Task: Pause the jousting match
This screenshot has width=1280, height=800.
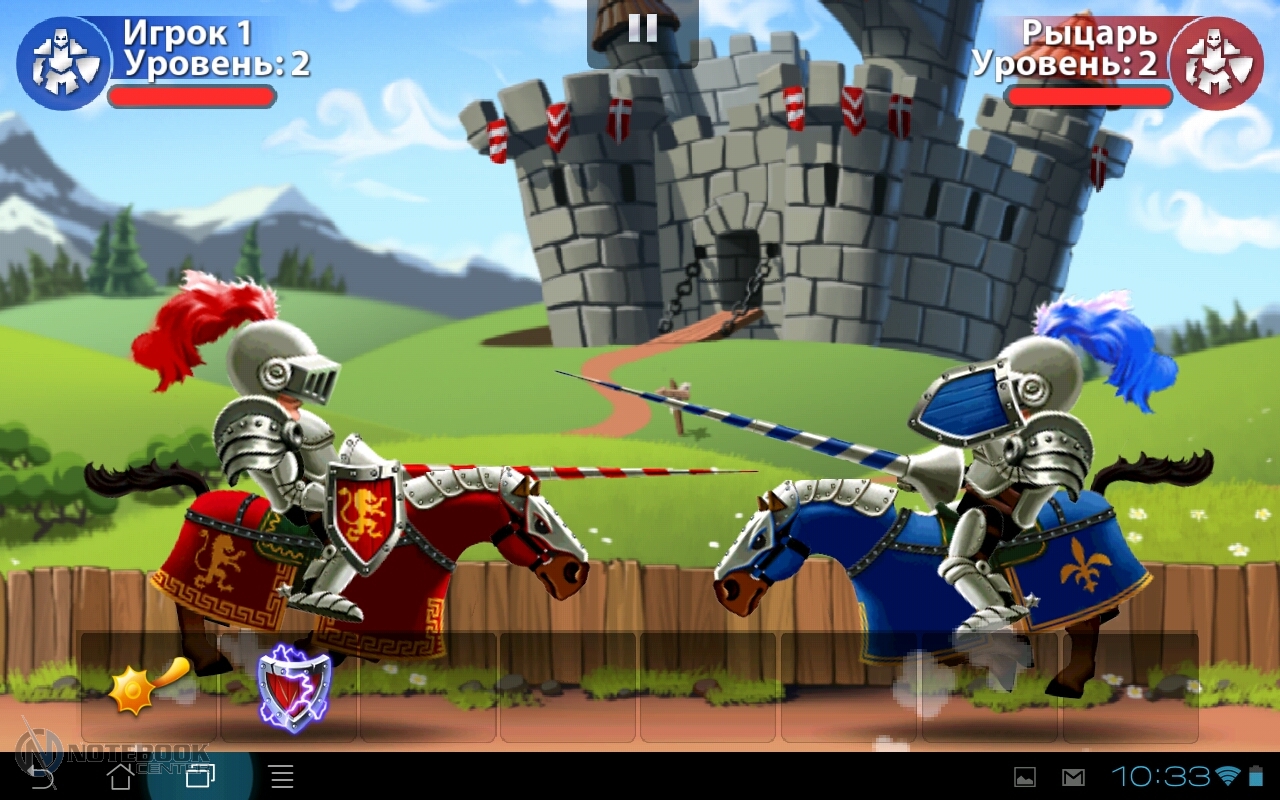Action: point(642,28)
